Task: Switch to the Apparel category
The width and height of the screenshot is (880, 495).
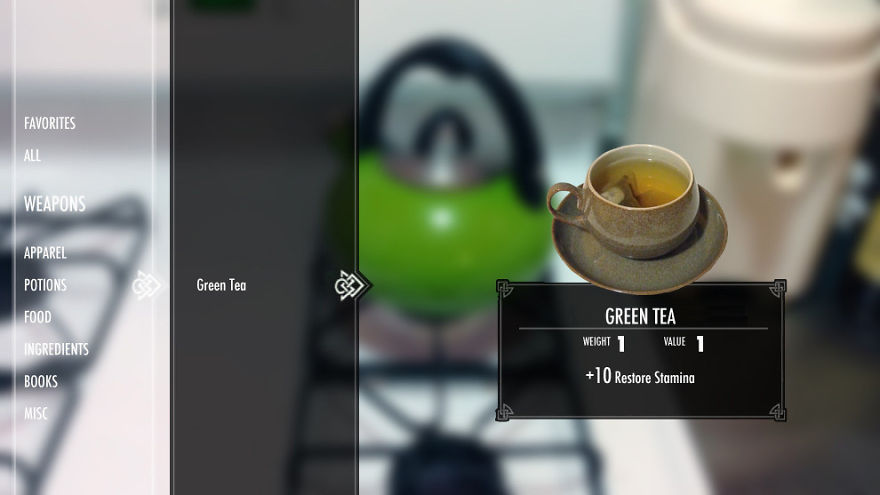Action: pyautogui.click(x=45, y=254)
